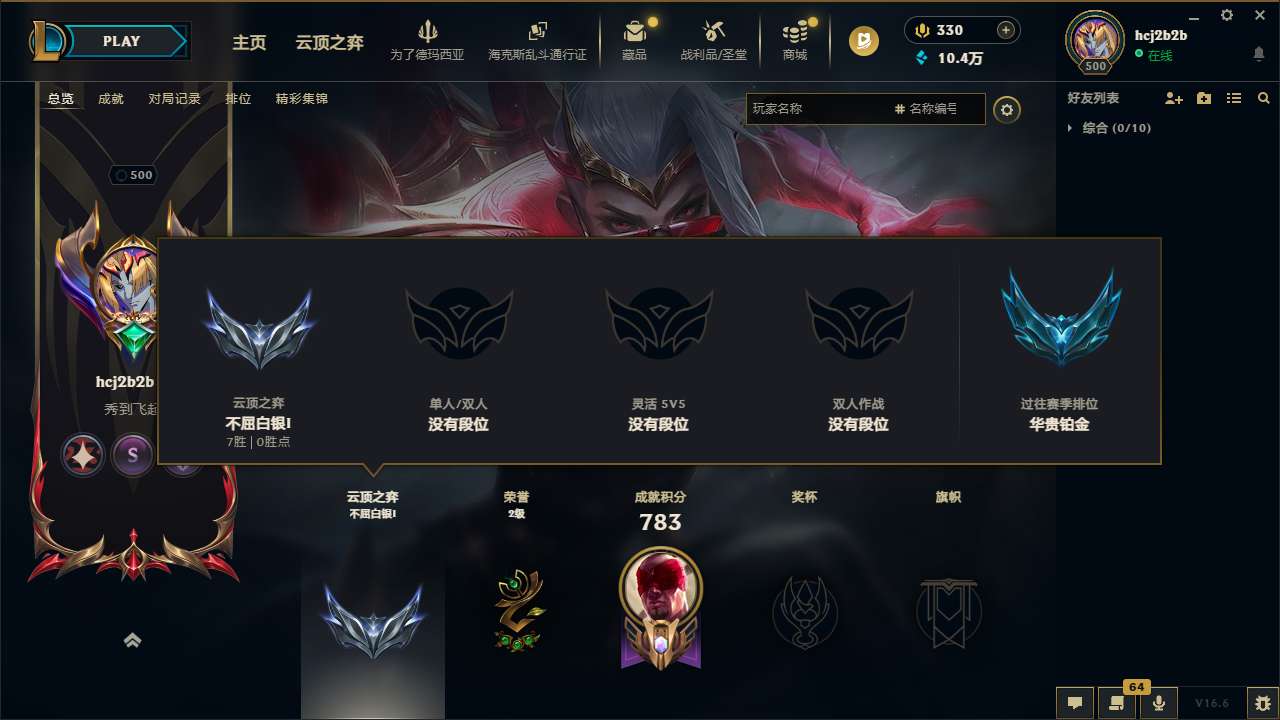Screen dimensions: 1280x720
Task: Search friends with the magnifier icon
Action: (1263, 97)
